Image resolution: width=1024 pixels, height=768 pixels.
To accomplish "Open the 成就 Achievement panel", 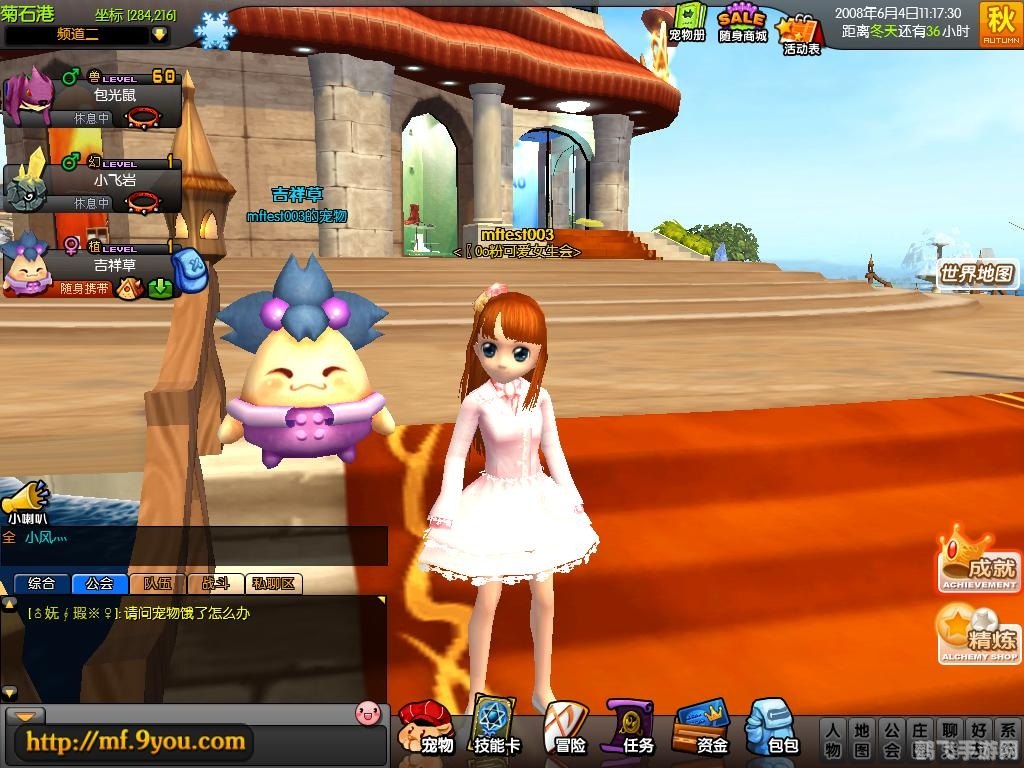I will [977, 561].
